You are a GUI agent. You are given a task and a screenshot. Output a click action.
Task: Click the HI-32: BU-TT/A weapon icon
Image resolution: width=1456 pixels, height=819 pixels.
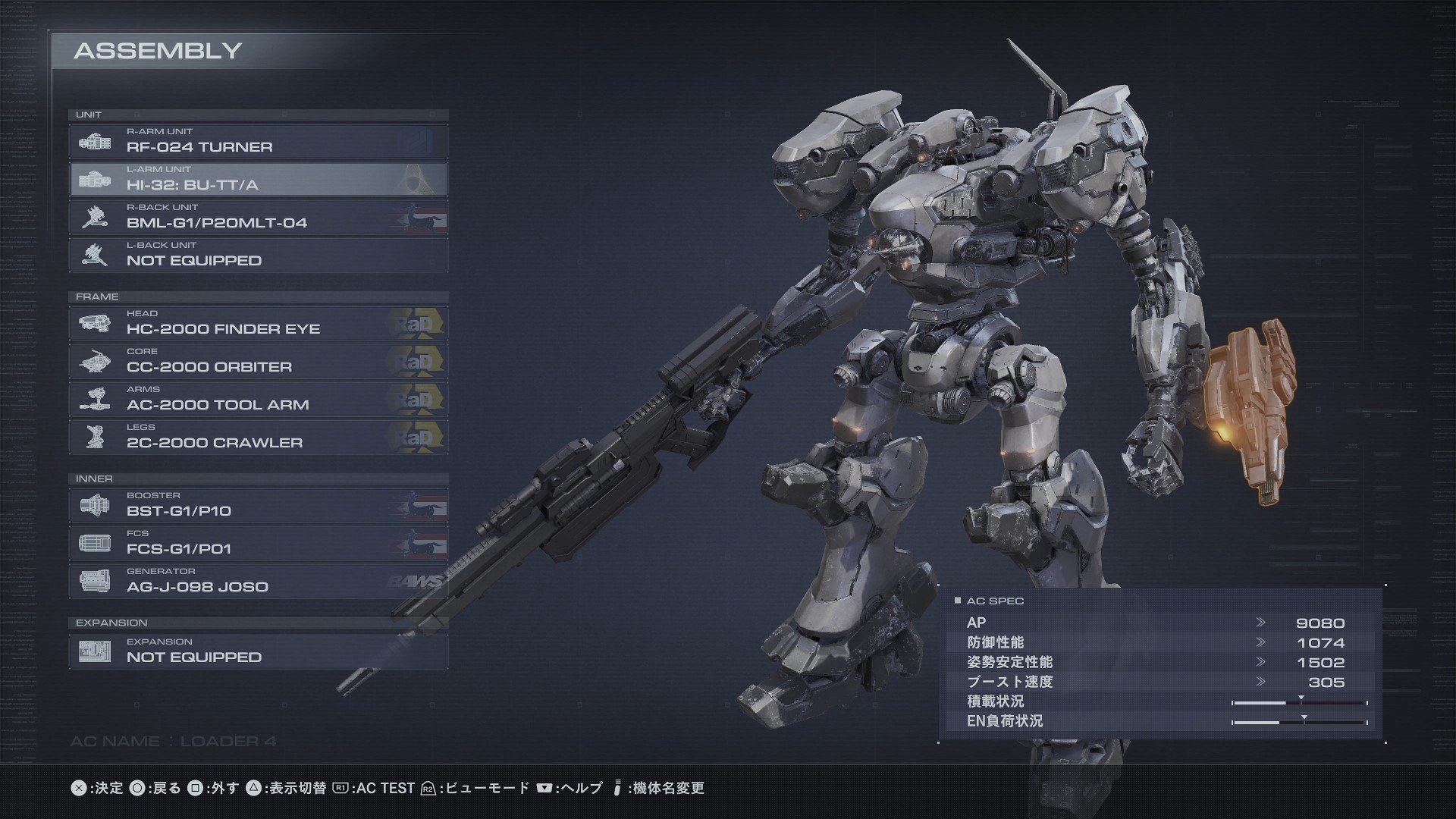click(x=93, y=179)
